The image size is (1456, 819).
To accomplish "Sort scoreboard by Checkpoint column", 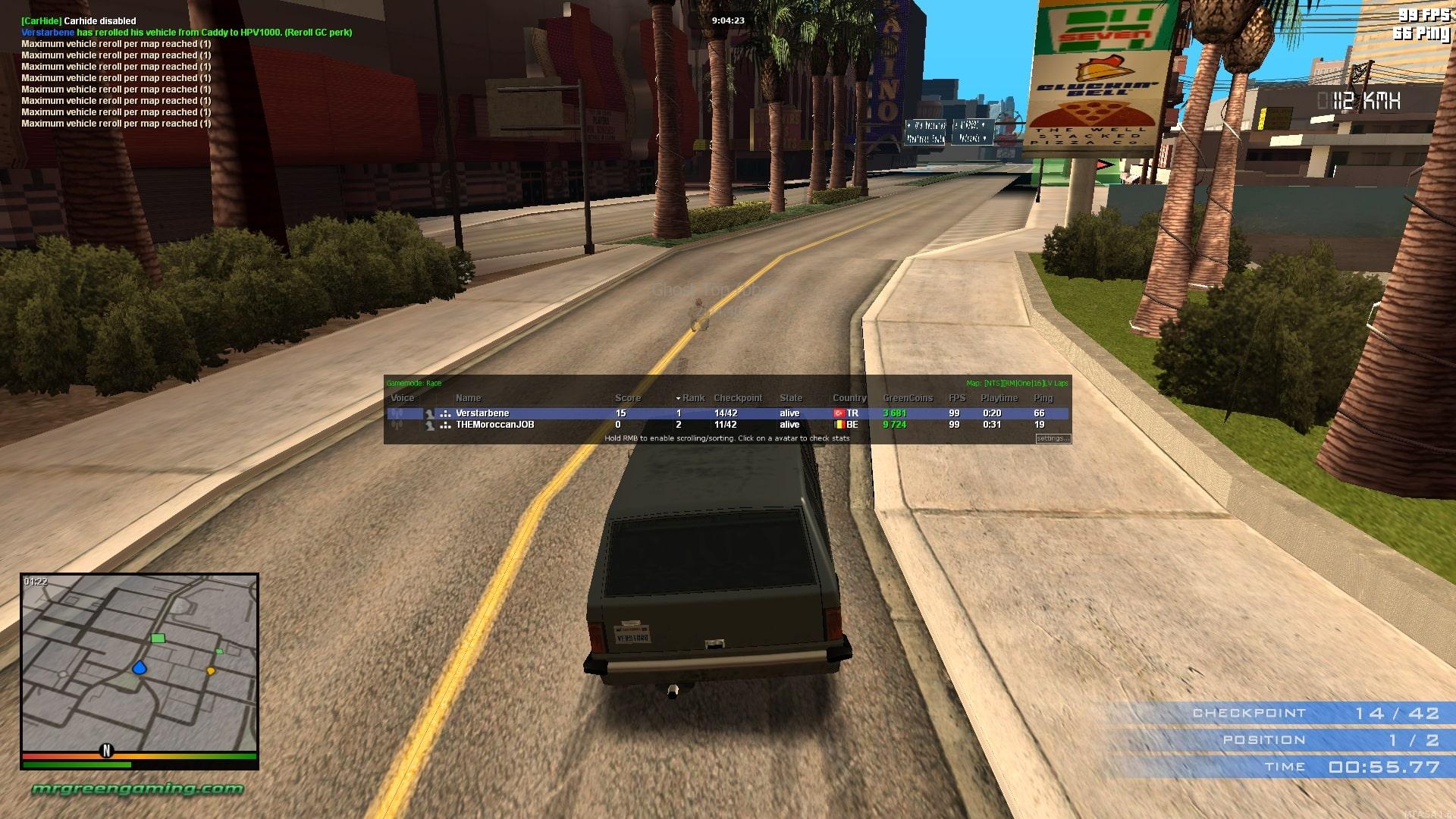I will (x=737, y=398).
